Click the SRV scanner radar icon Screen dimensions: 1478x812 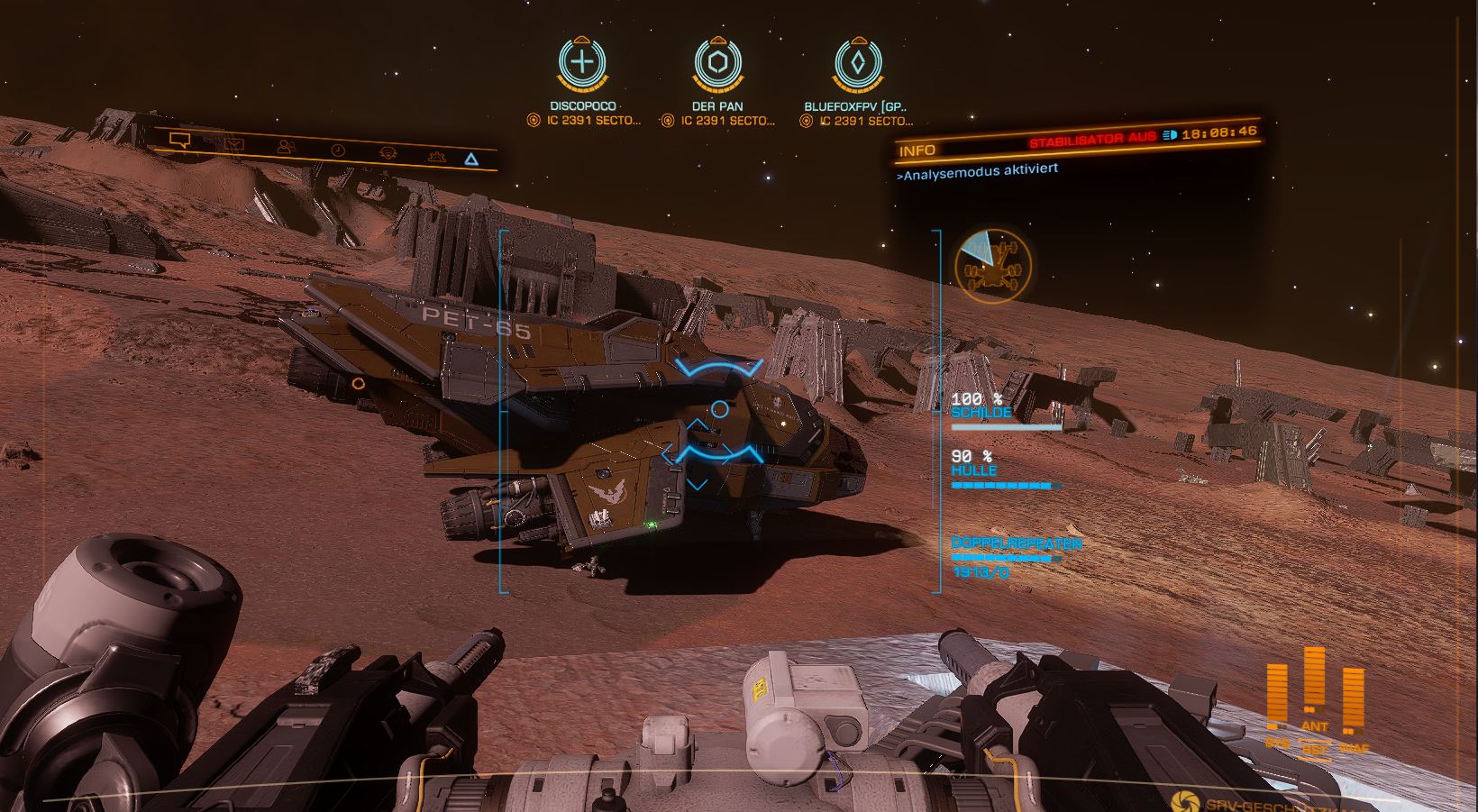992,266
